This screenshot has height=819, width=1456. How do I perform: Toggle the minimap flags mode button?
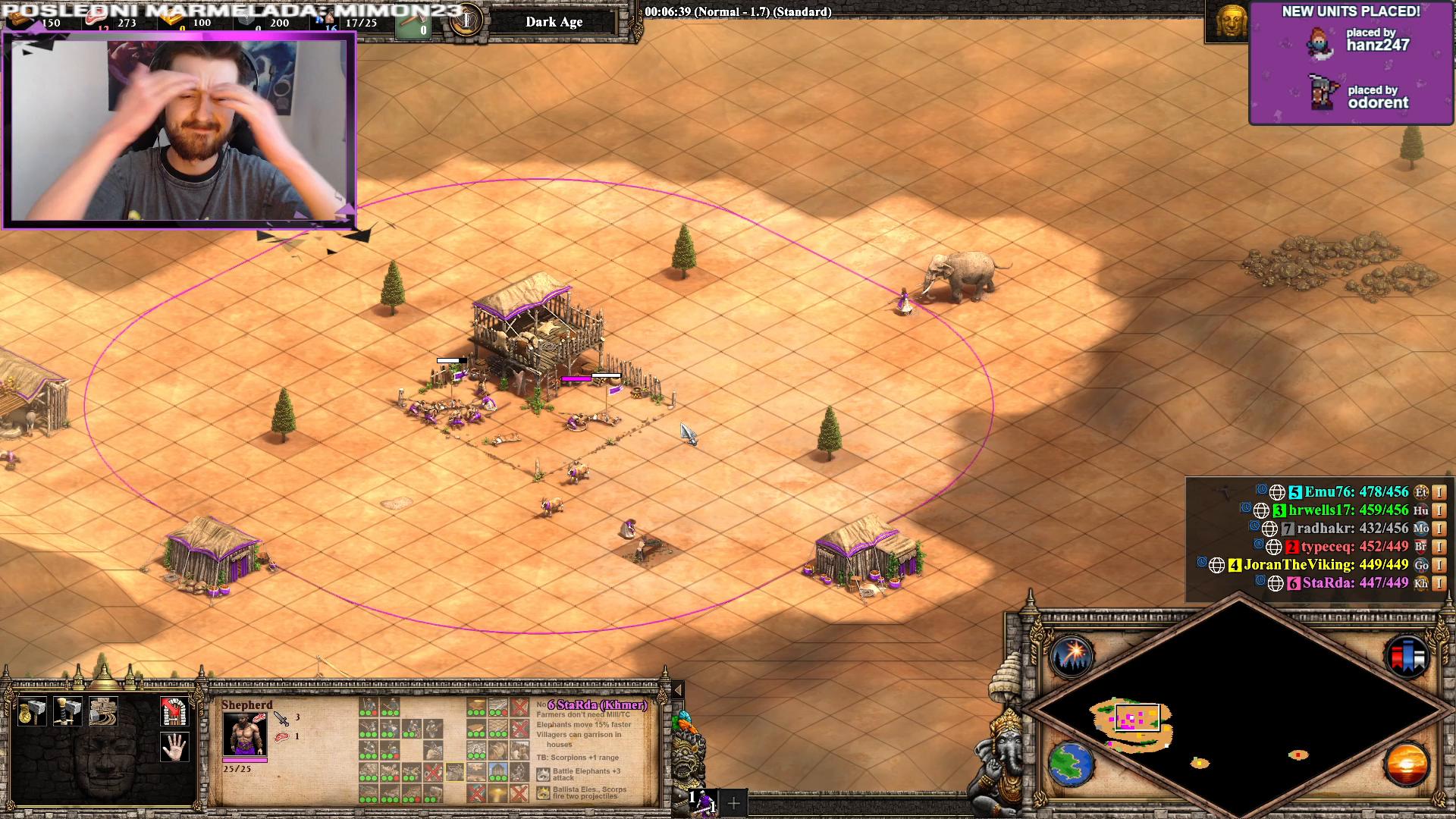pyautogui.click(x=1406, y=655)
